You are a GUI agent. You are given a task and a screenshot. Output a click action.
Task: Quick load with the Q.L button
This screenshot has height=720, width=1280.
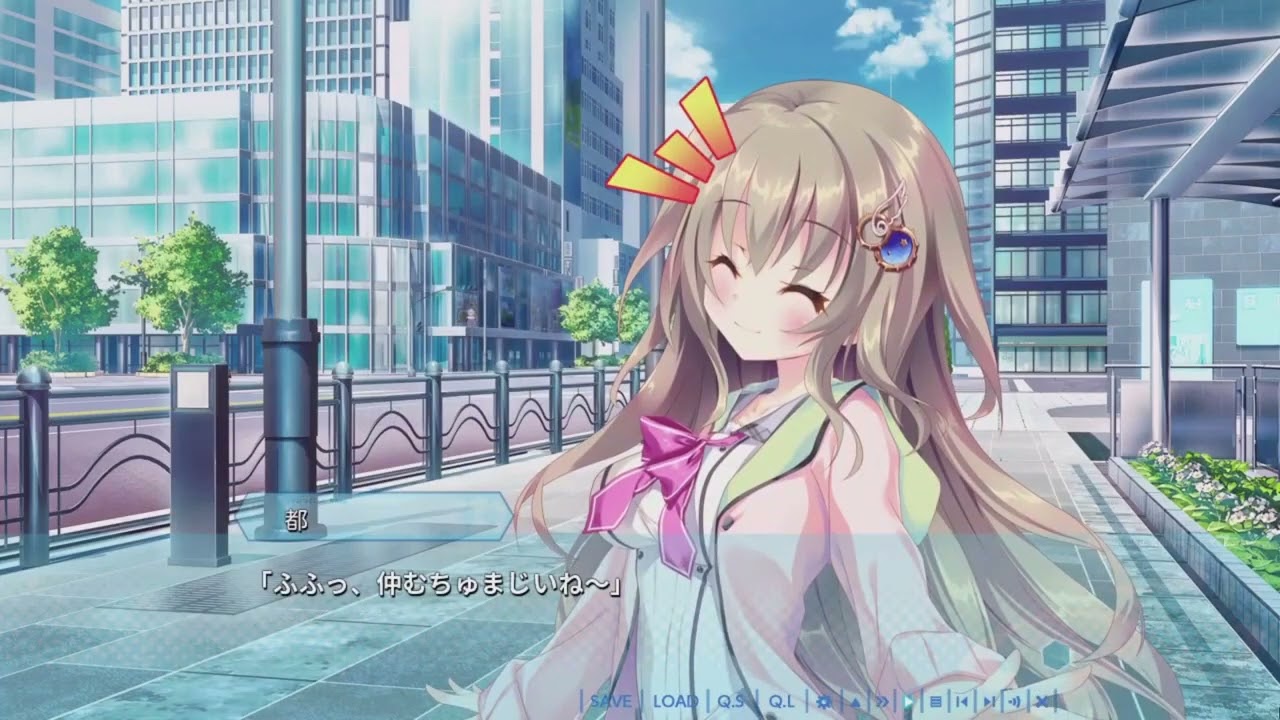pos(781,701)
